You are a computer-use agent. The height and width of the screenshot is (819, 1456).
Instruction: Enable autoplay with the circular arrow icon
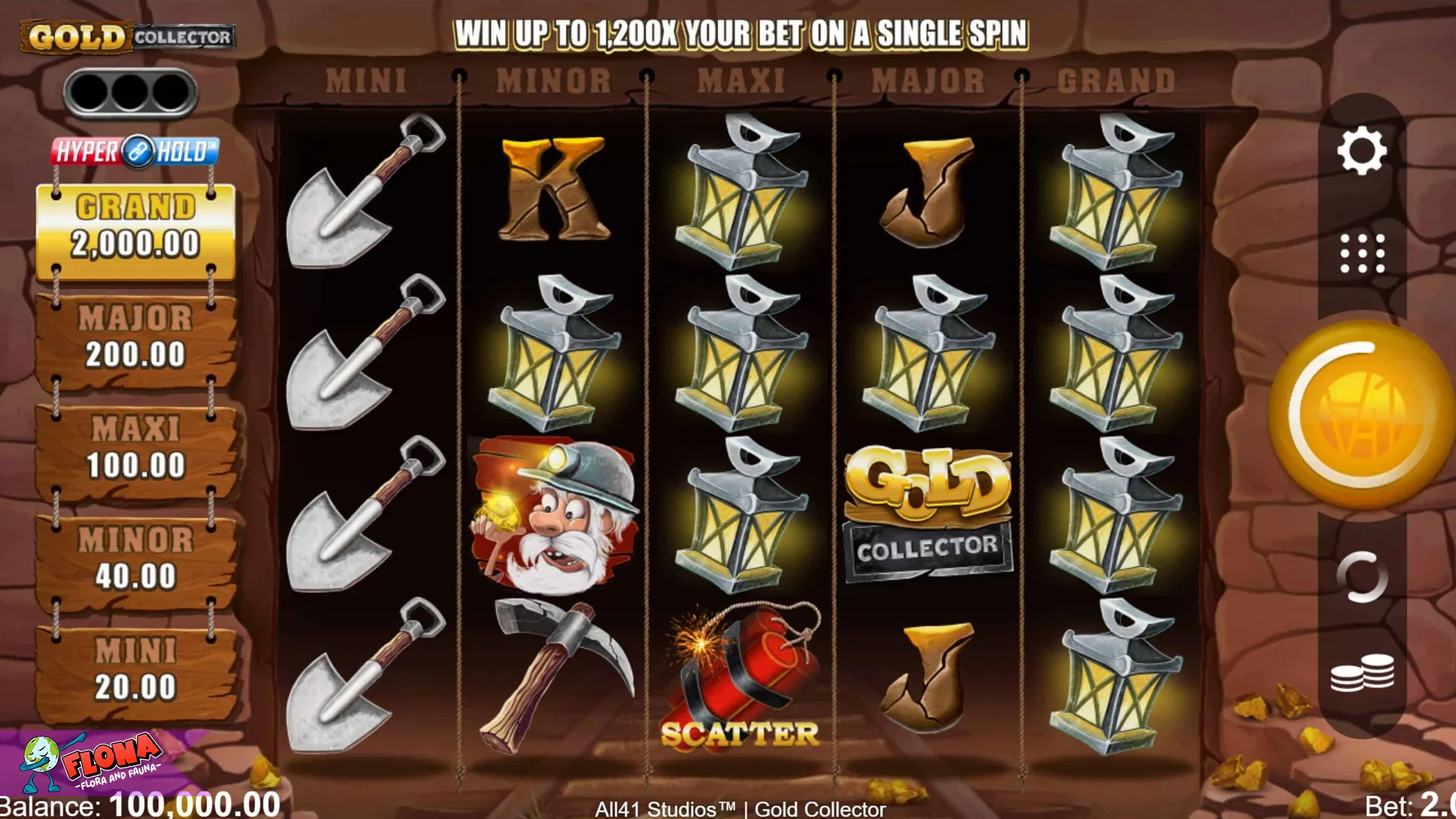(1363, 576)
